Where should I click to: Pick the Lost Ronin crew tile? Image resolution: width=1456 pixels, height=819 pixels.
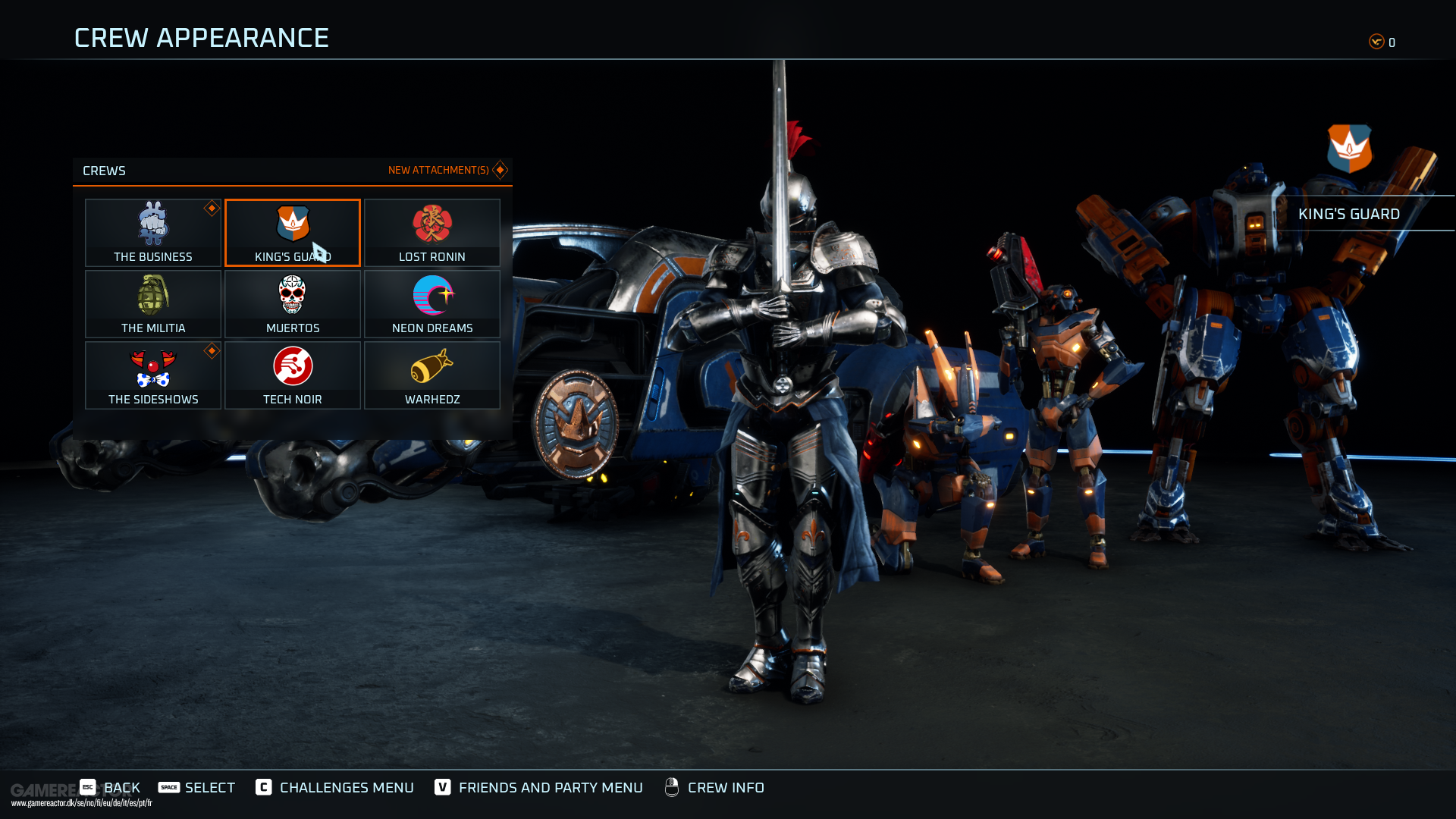click(x=432, y=232)
